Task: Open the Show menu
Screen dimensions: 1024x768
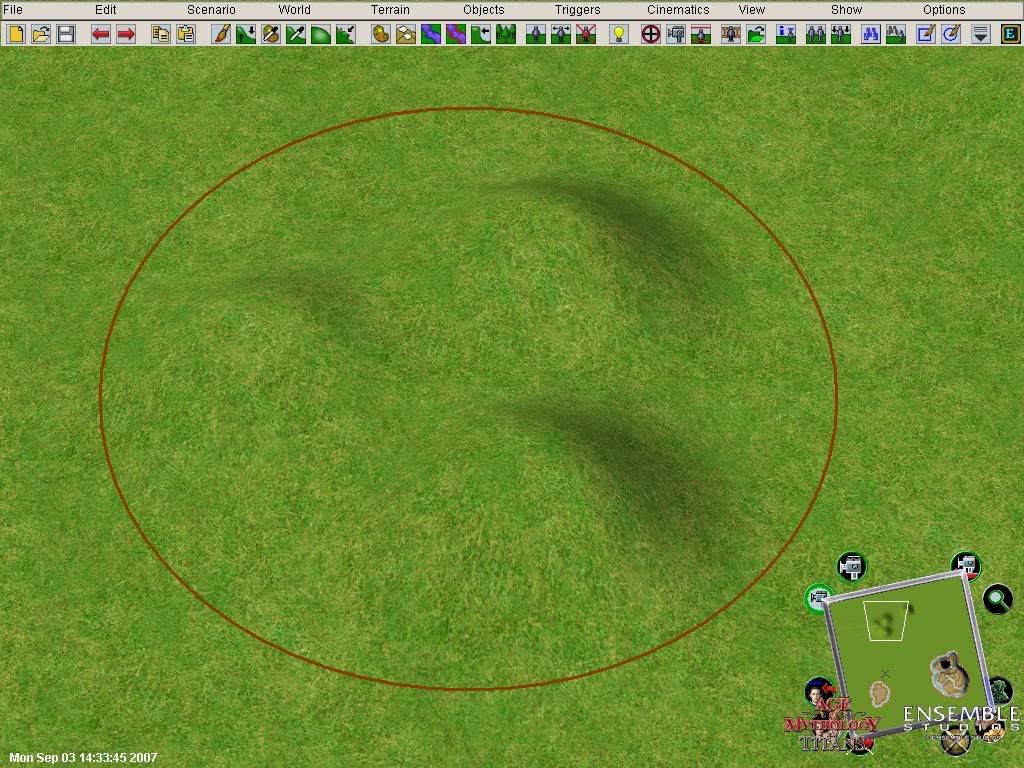Action: (846, 10)
